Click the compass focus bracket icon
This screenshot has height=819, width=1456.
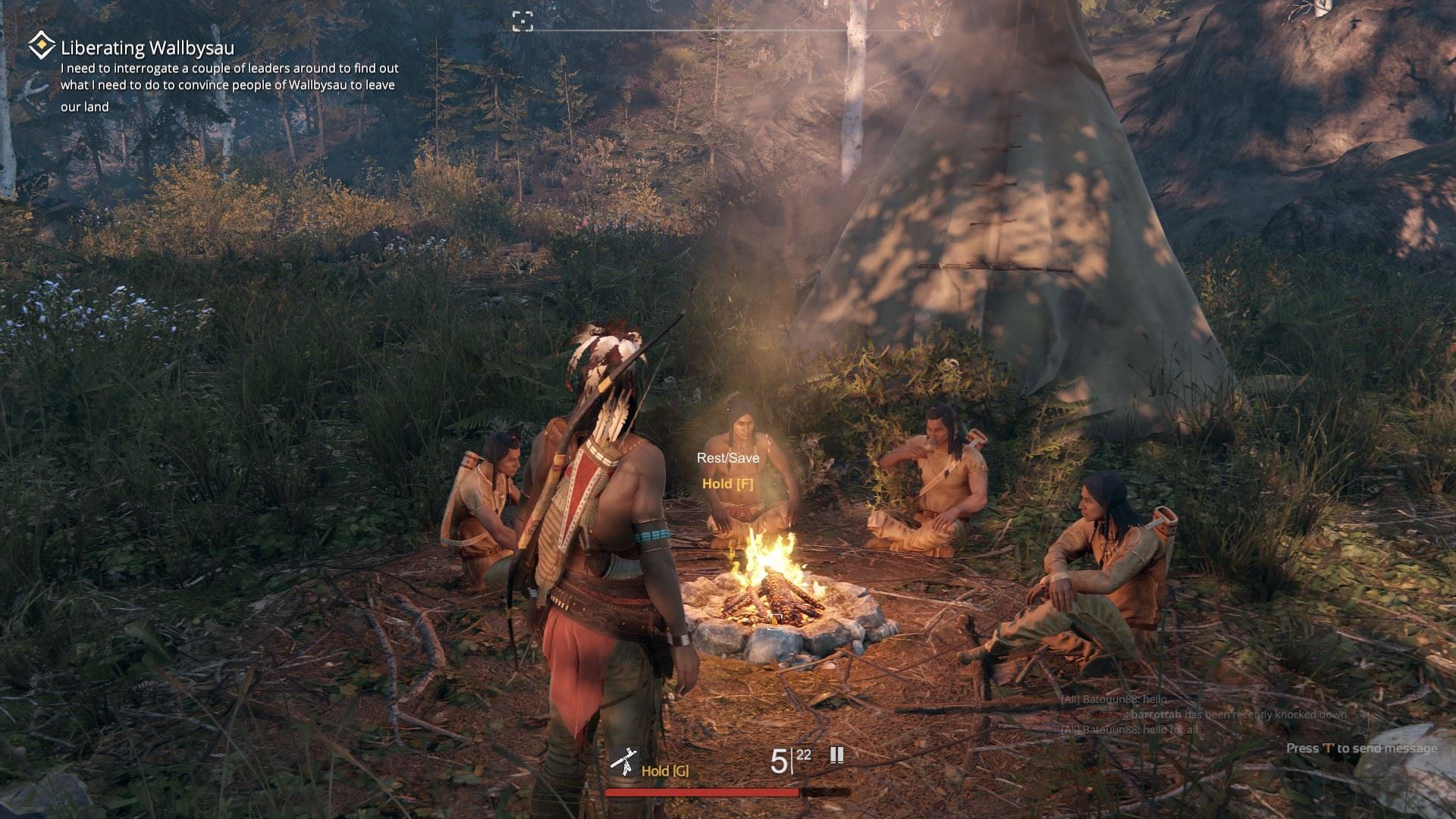pyautogui.click(x=522, y=21)
